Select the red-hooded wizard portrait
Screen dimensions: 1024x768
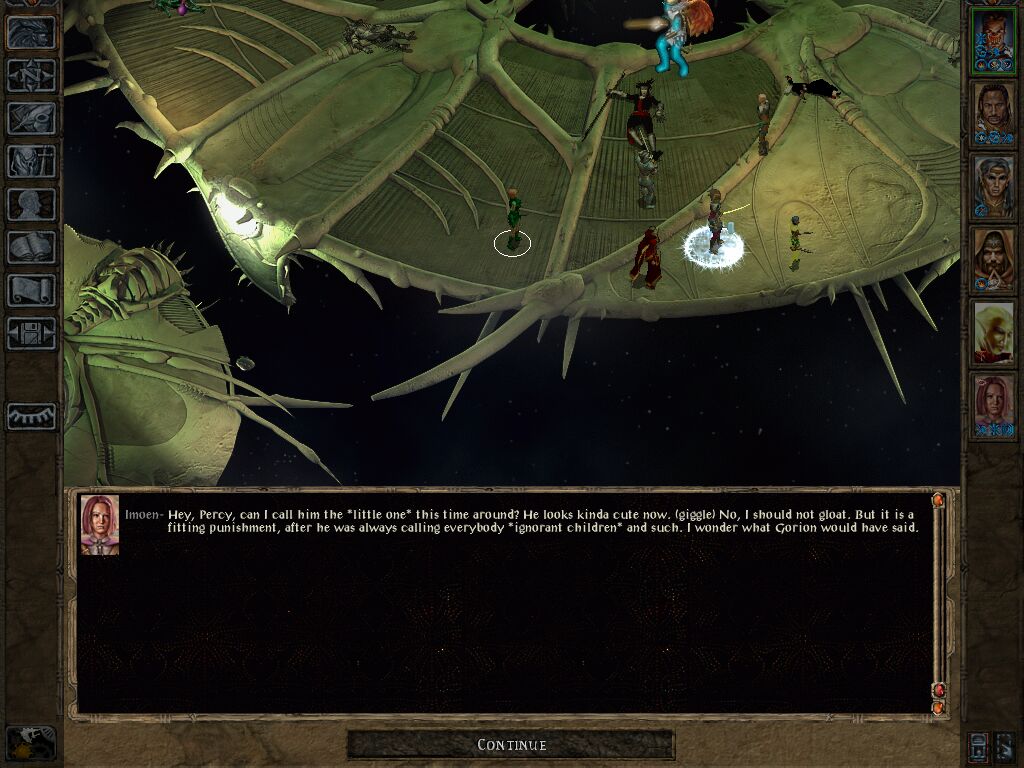[994, 260]
